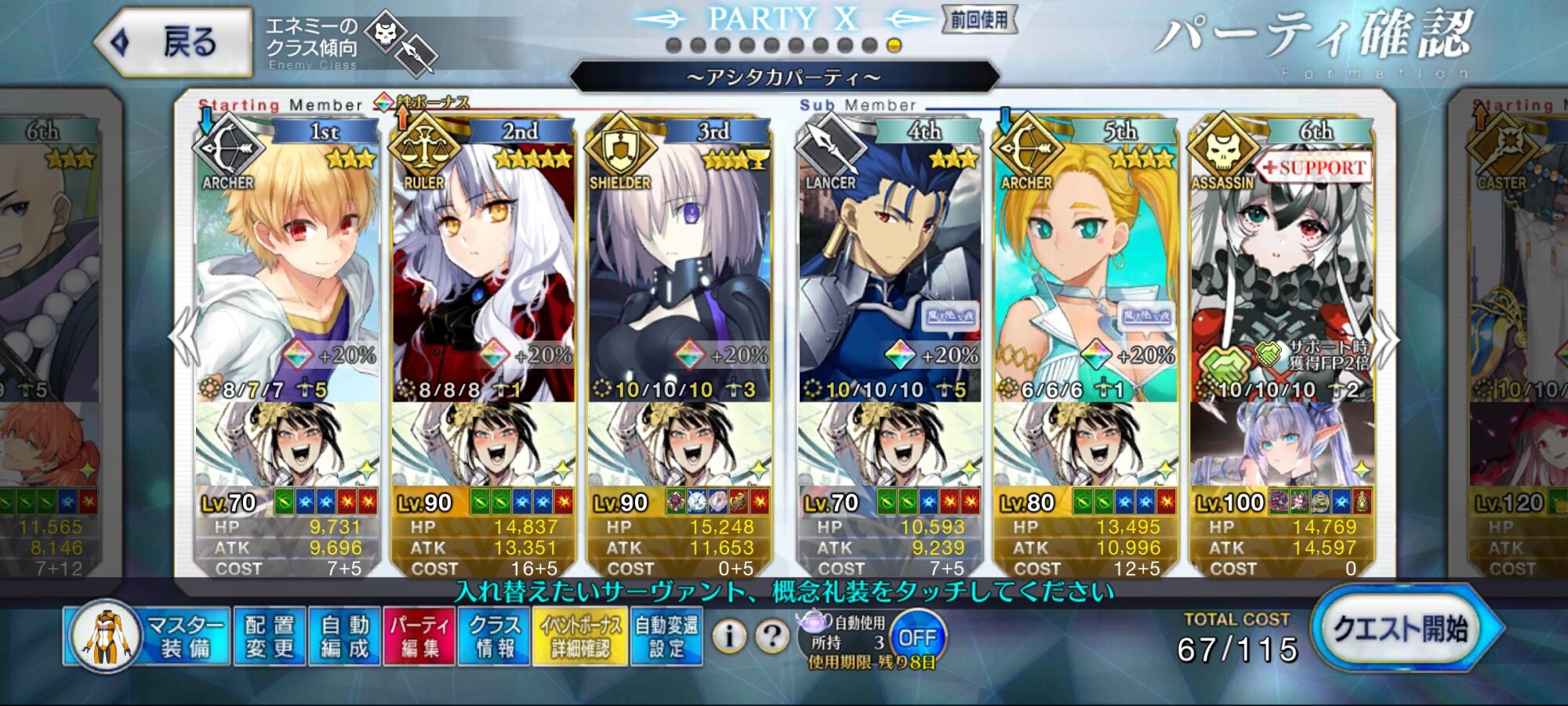Show the next party with right arrow
Viewport: 1568px width, 706px height.
1388,339
